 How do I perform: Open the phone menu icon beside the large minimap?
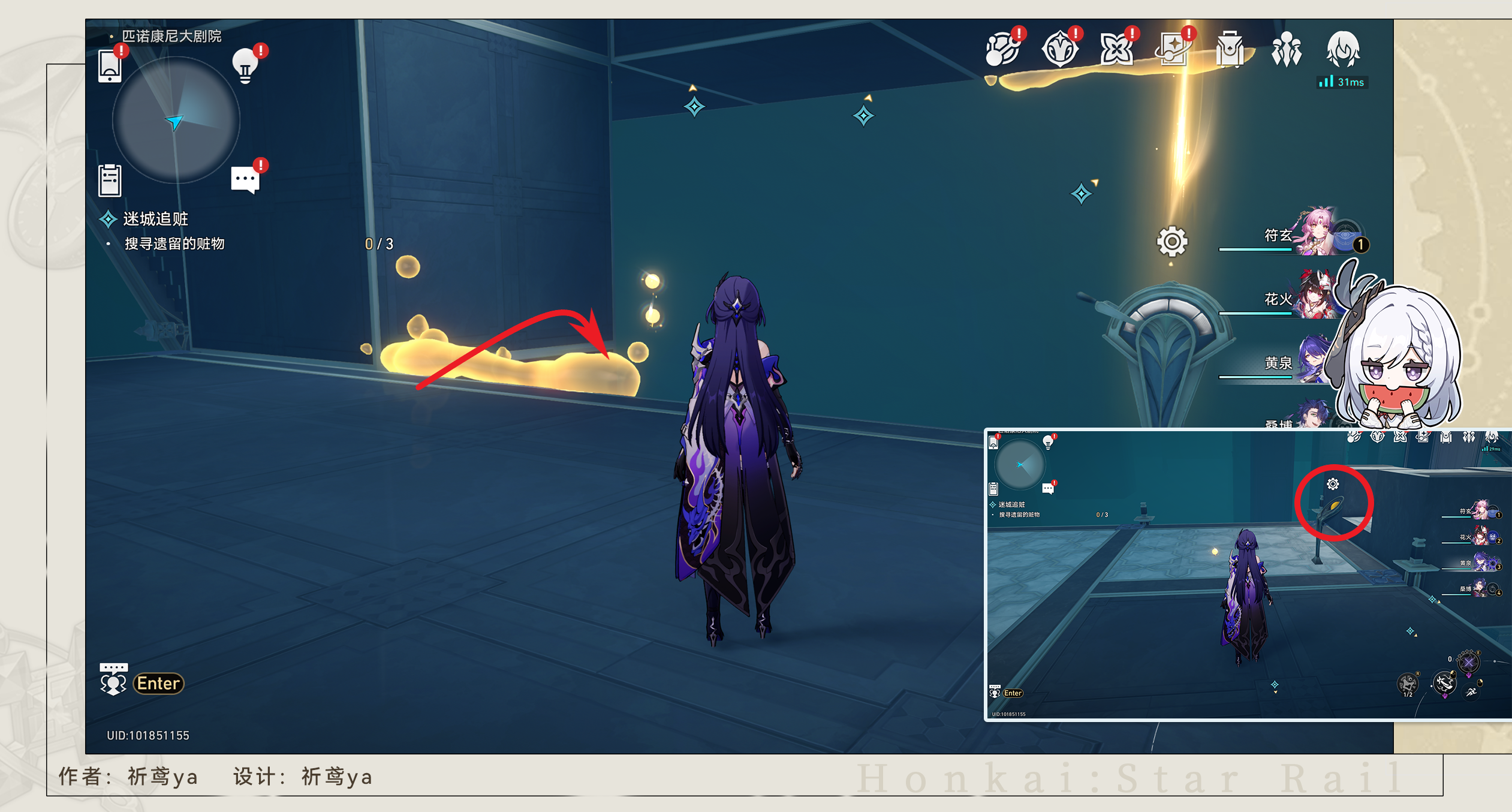tap(110, 66)
